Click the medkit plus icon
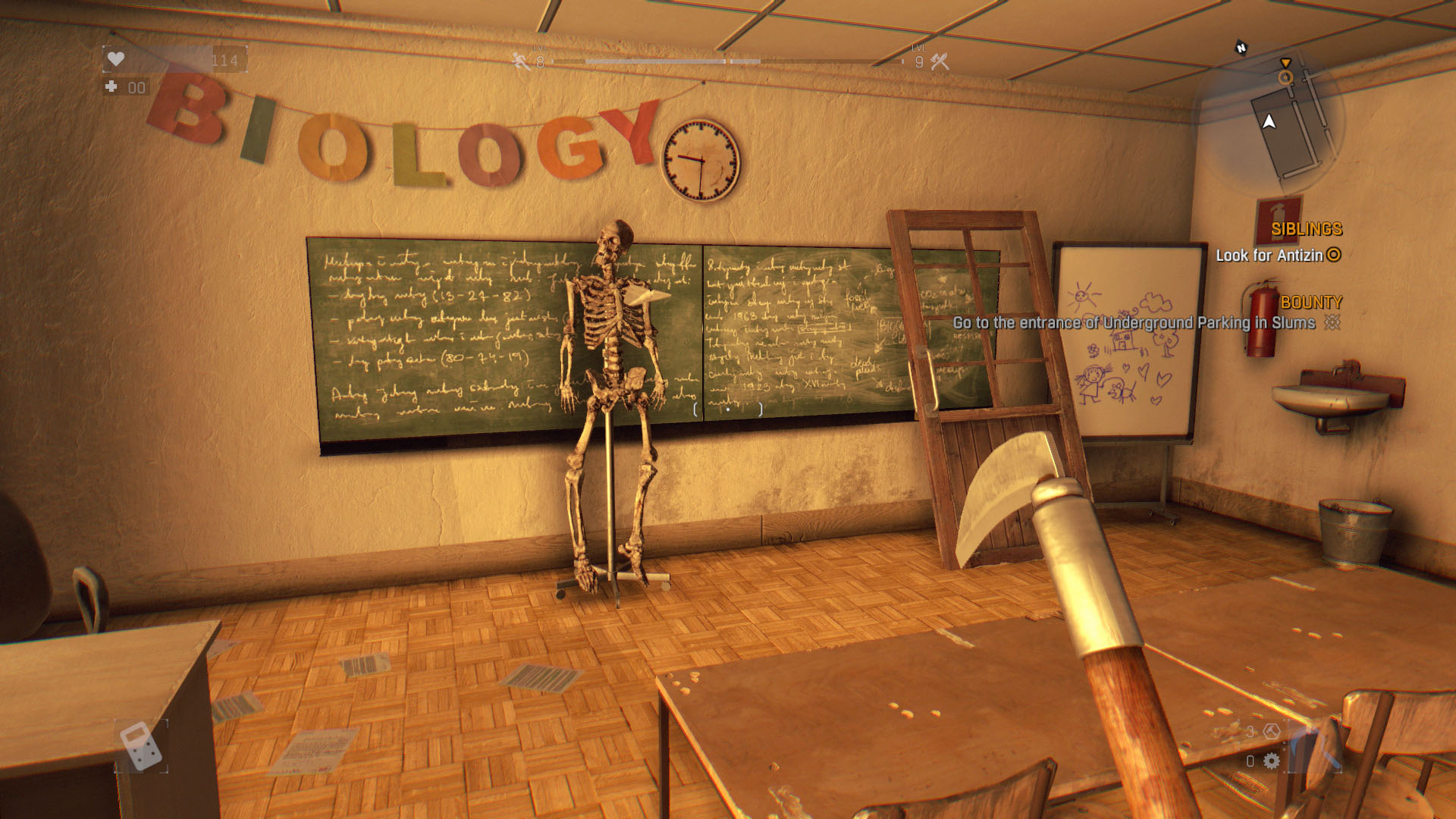Screen dimensions: 1456x819 (111, 87)
